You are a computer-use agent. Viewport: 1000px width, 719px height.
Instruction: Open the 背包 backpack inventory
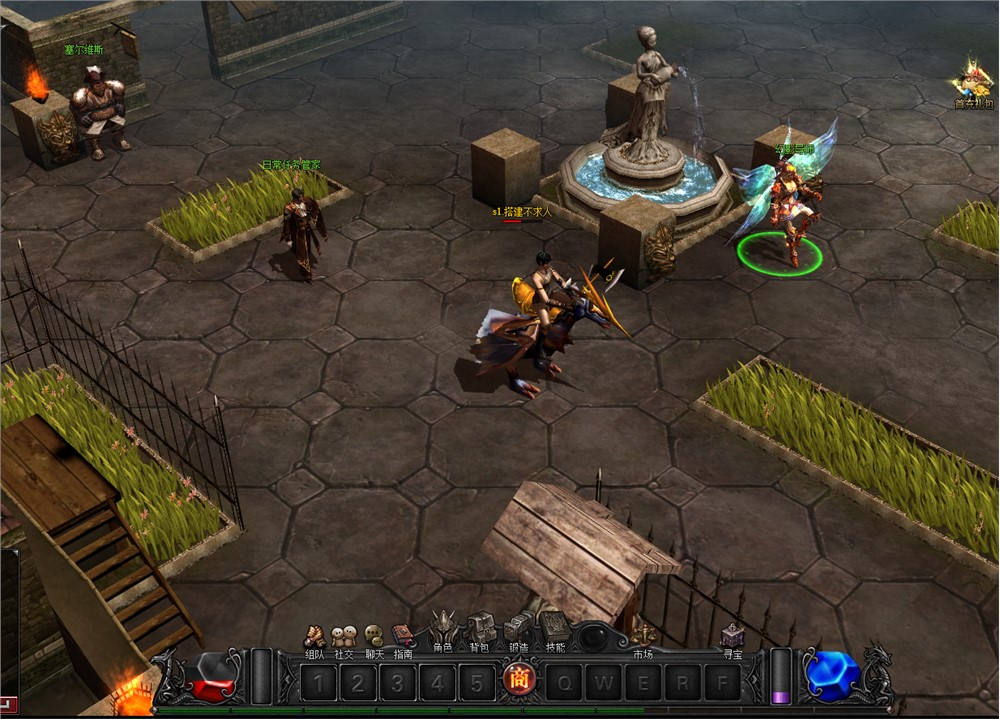(480, 630)
